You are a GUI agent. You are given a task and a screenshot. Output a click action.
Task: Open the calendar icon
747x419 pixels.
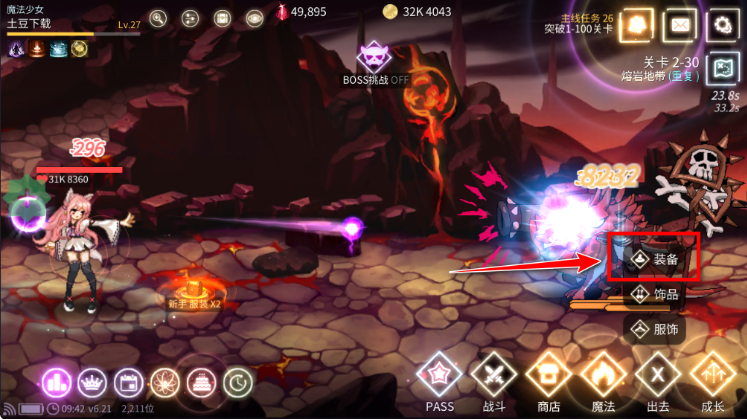tap(127, 381)
